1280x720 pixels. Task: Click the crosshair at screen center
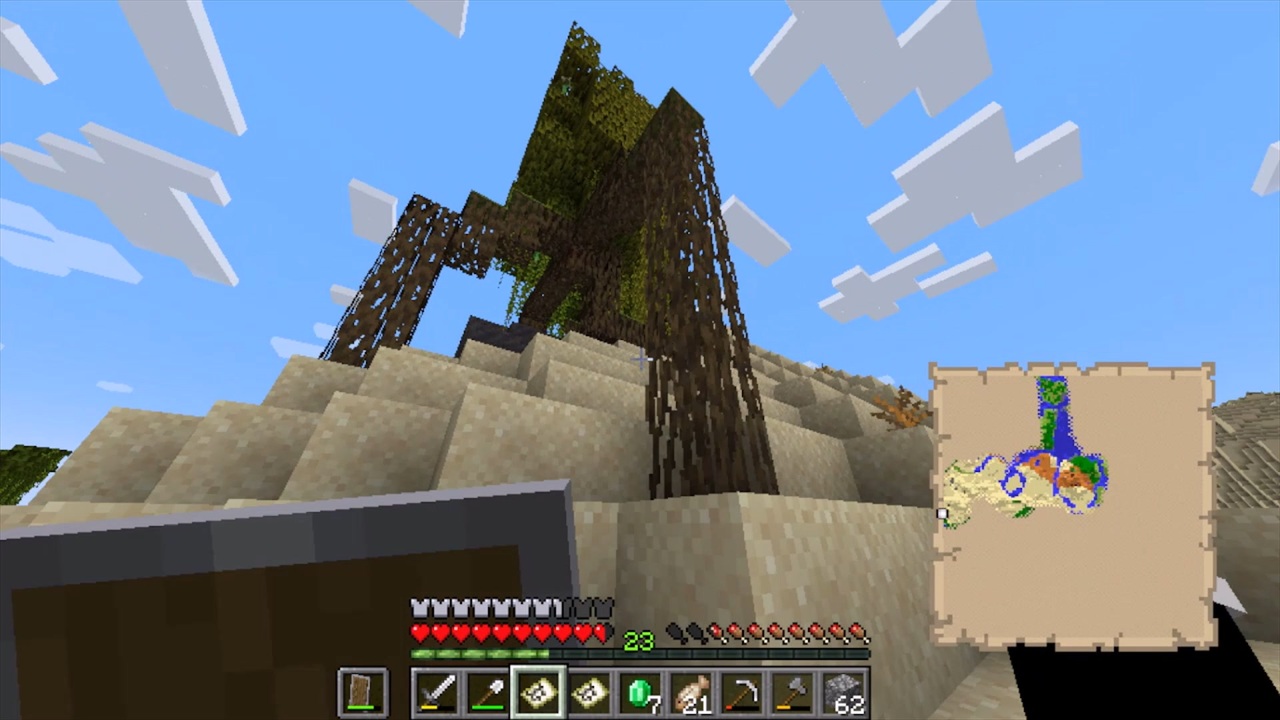(640, 360)
